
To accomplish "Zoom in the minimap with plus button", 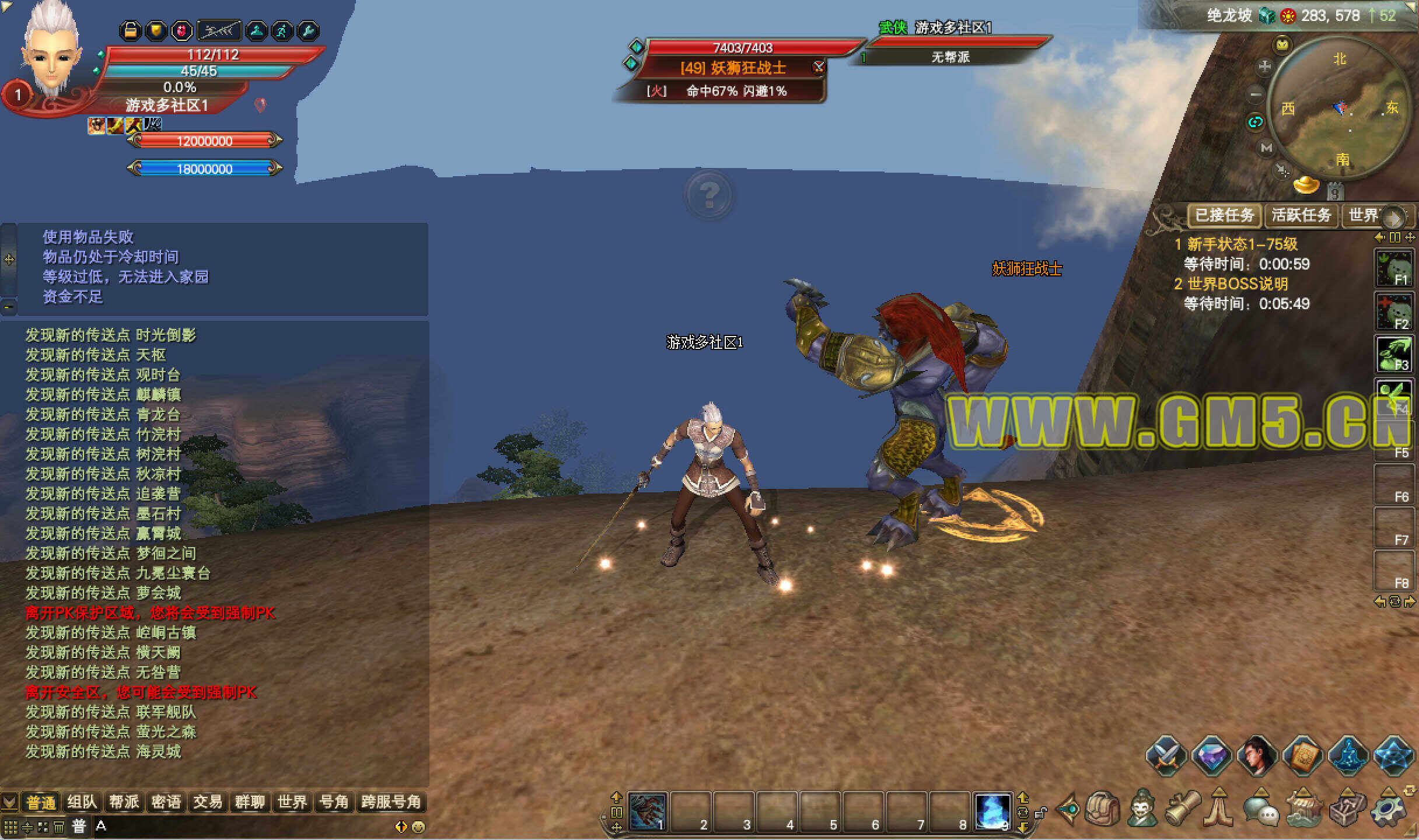I will tap(1264, 66).
